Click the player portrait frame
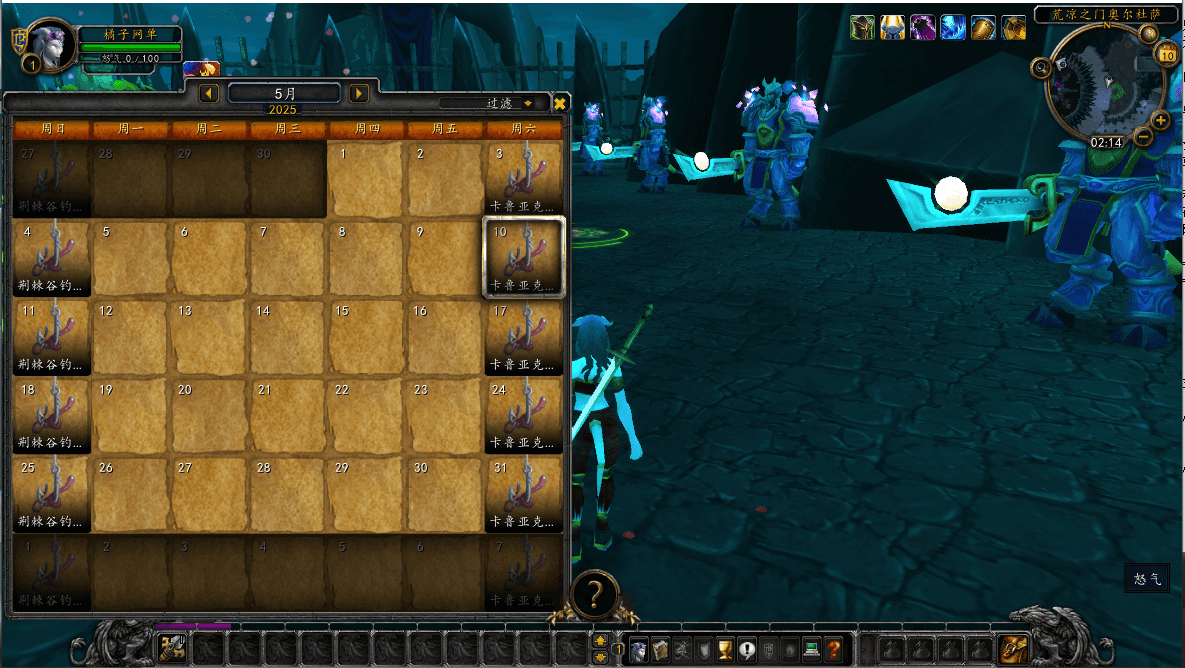This screenshot has height=668, width=1185. coord(52,44)
